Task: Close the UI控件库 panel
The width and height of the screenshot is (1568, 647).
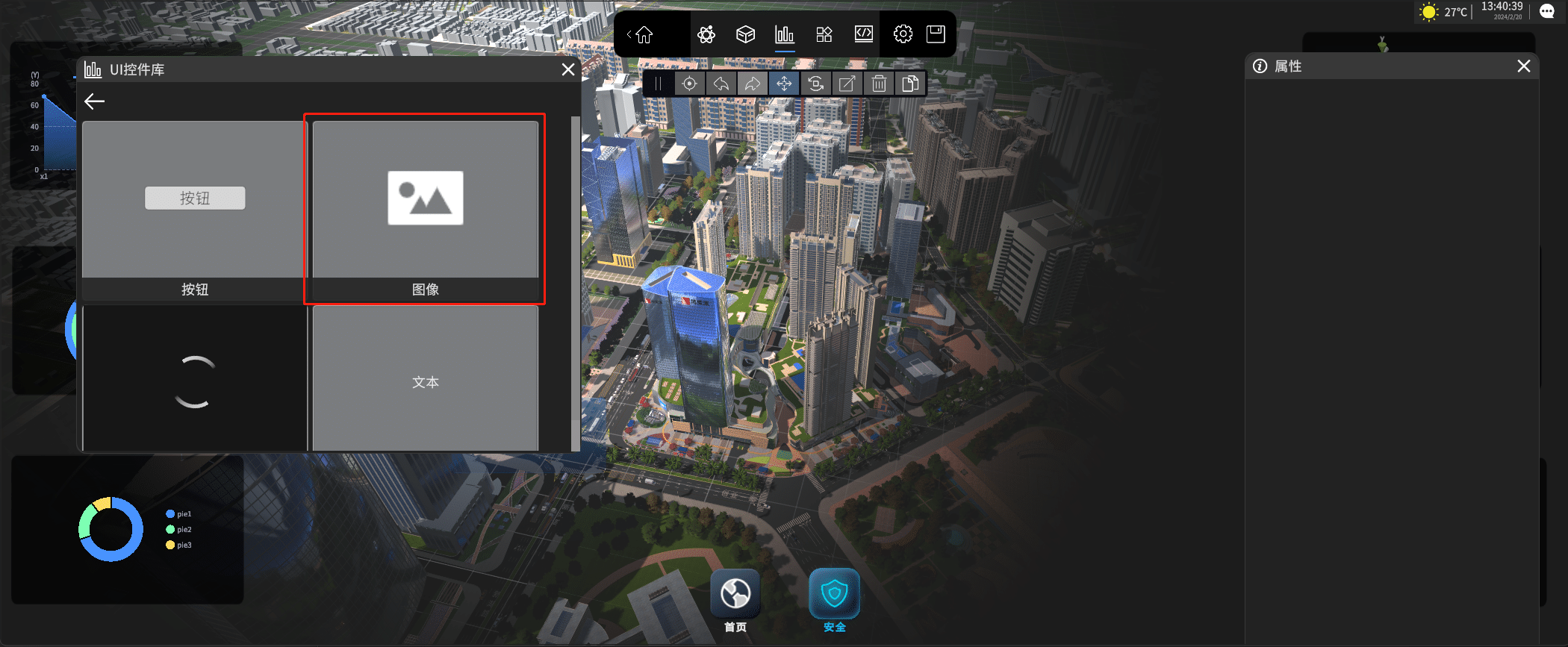Action: click(567, 69)
